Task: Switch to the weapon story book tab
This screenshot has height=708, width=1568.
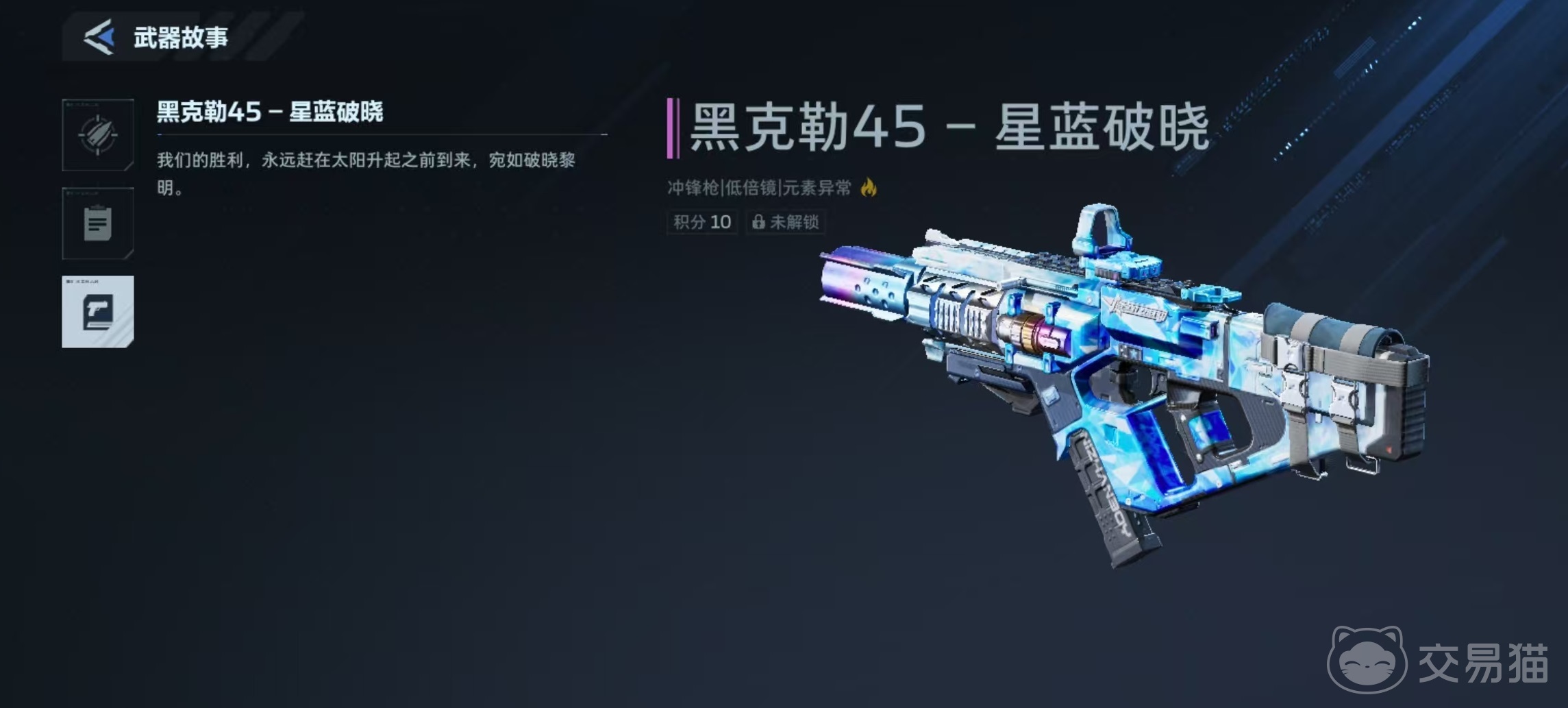Action: [98, 312]
